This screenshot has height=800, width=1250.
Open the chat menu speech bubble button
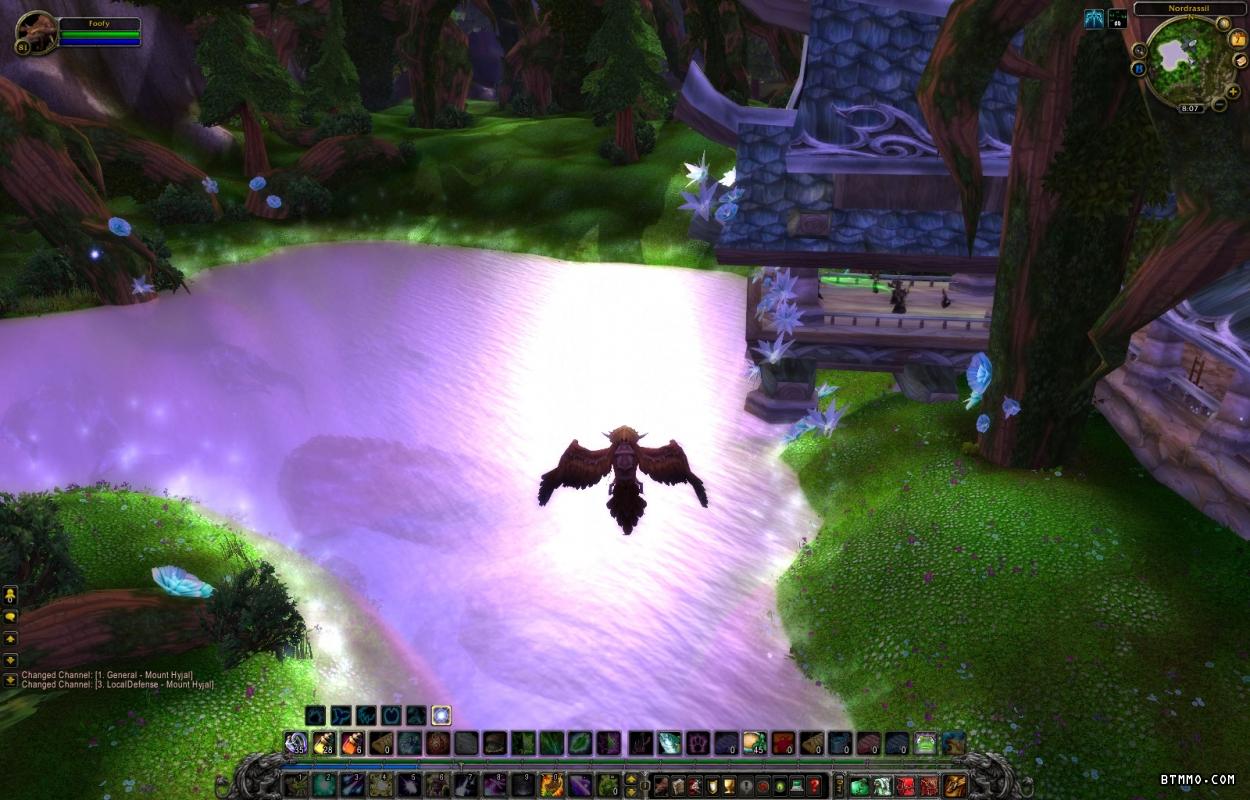click(11, 617)
